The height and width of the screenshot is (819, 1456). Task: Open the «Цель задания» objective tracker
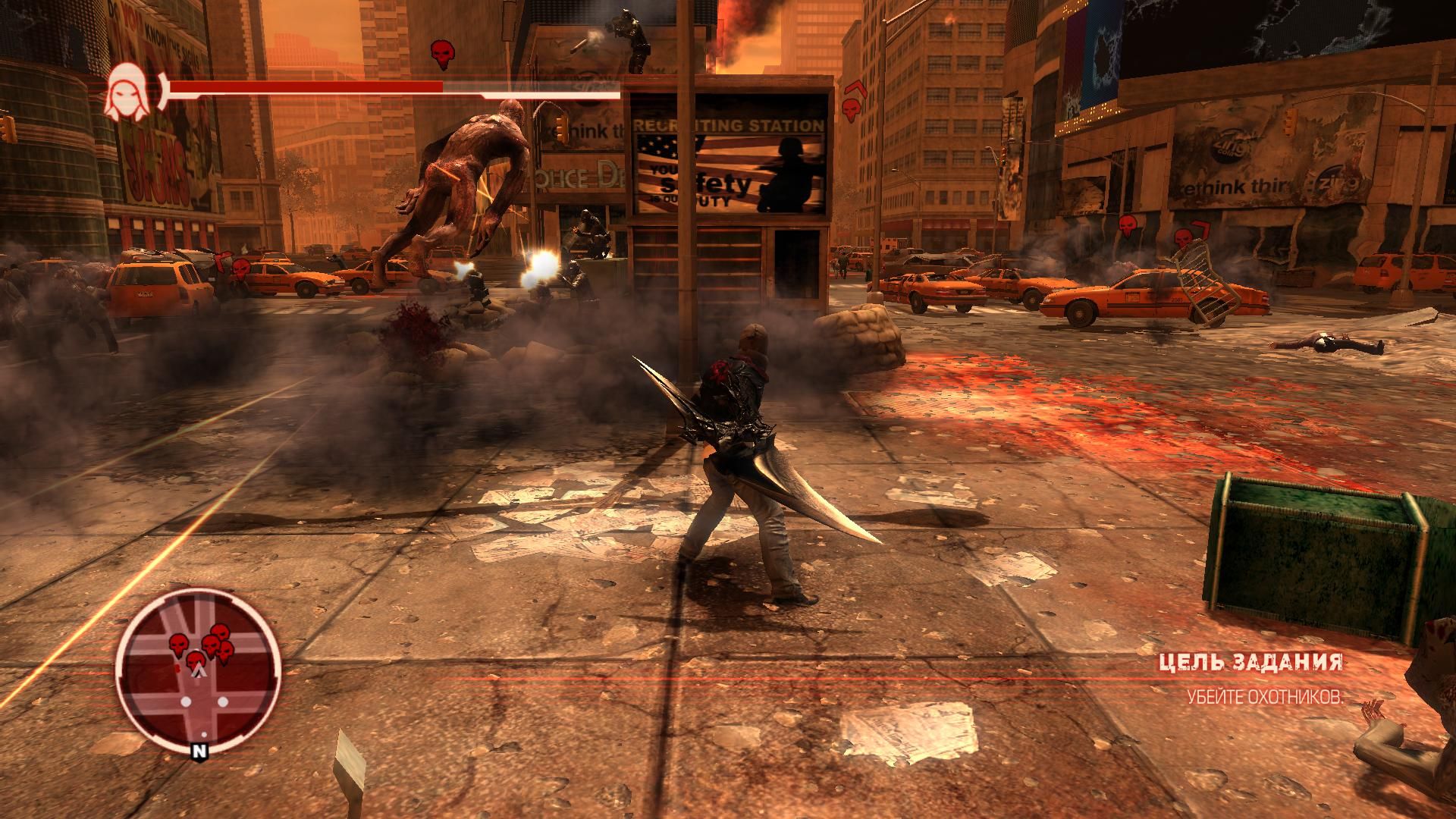pos(1250,662)
